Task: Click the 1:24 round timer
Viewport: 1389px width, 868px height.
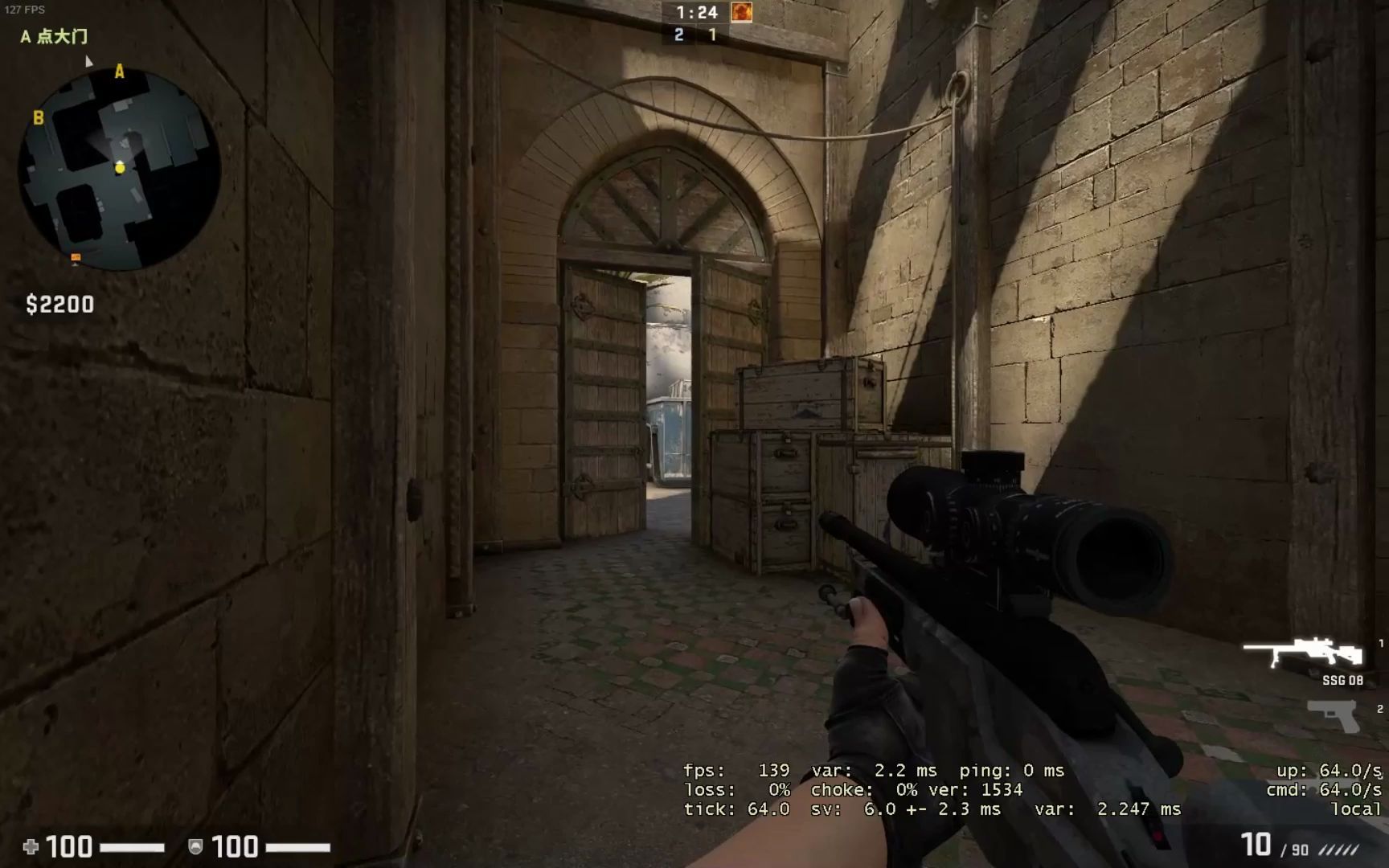Action: coord(699,12)
